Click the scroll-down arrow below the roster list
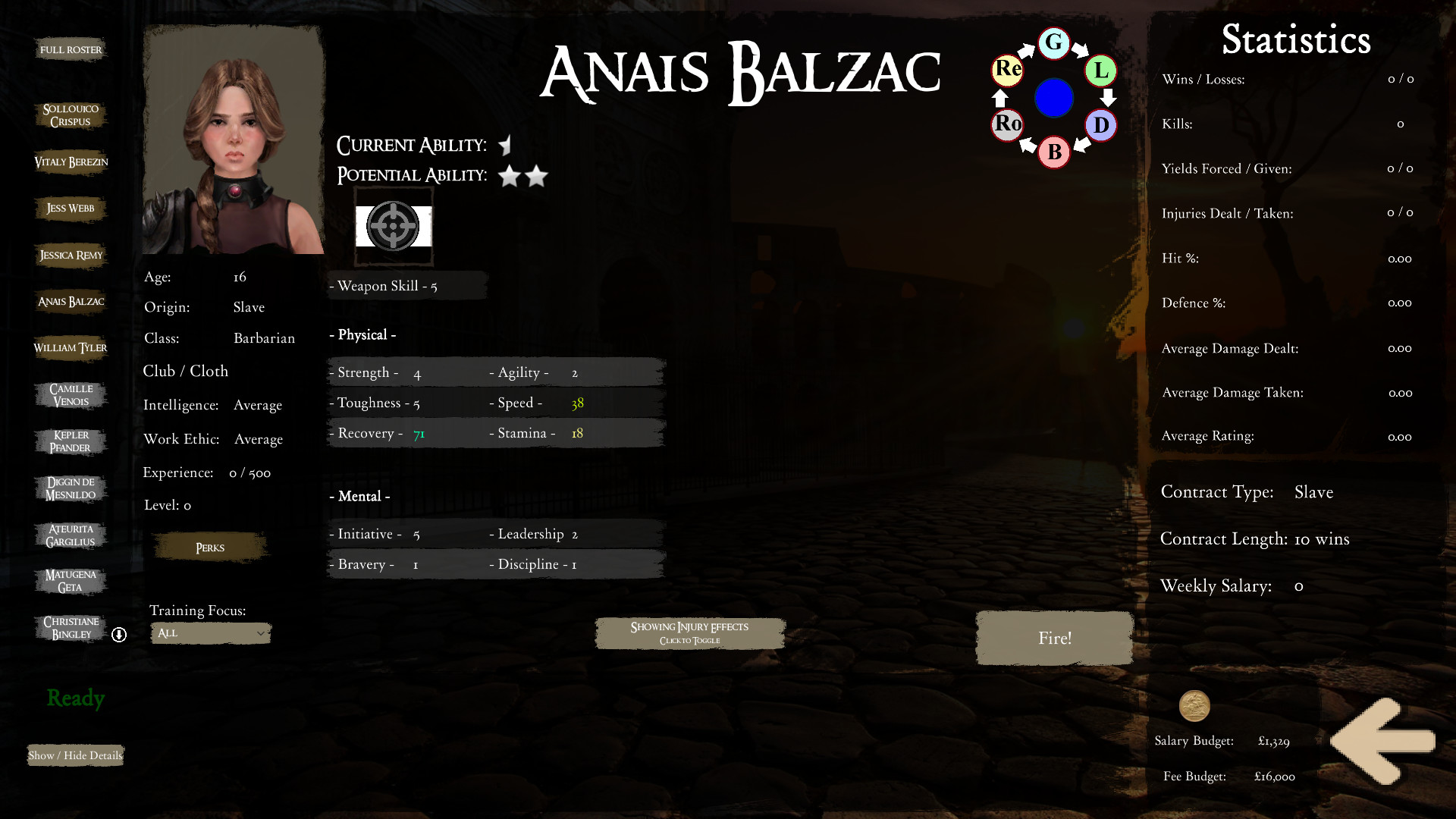The image size is (1456, 819). [119, 635]
